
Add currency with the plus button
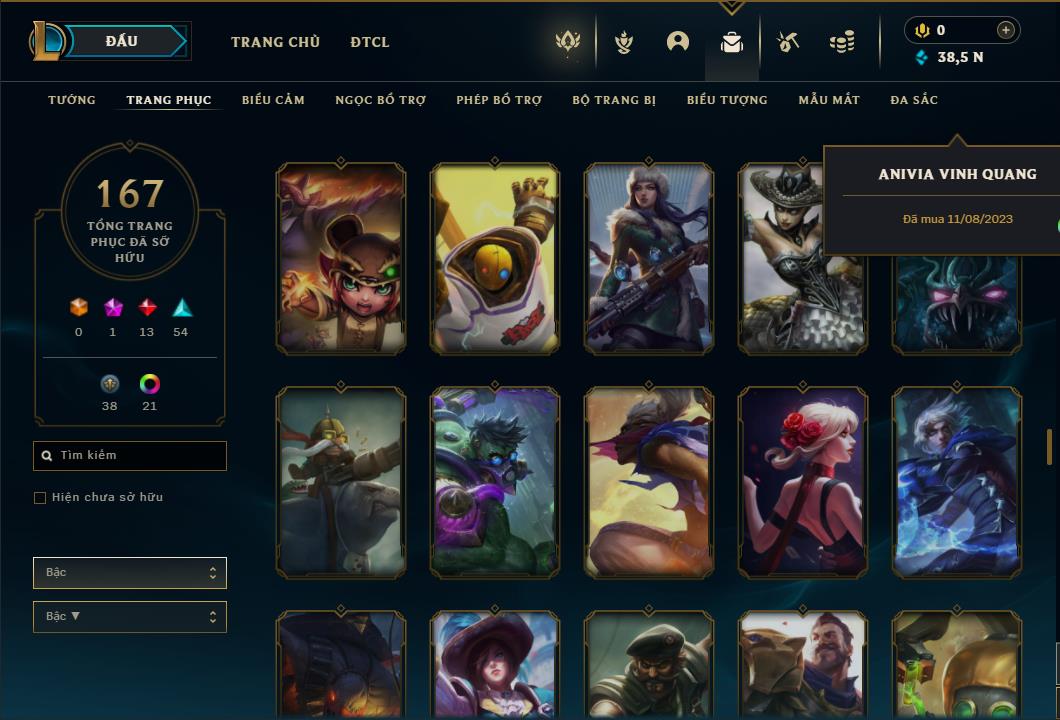1006,31
